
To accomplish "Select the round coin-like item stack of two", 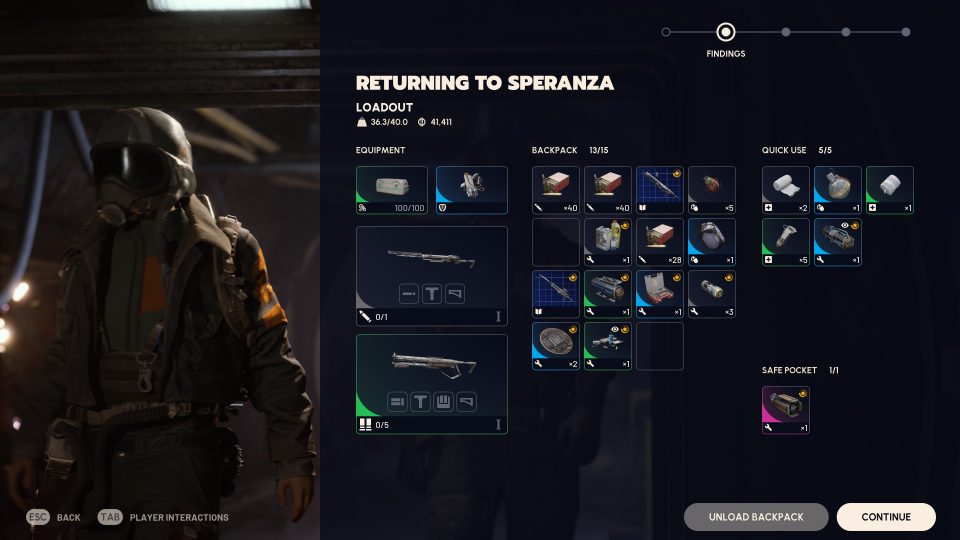I will (555, 346).
